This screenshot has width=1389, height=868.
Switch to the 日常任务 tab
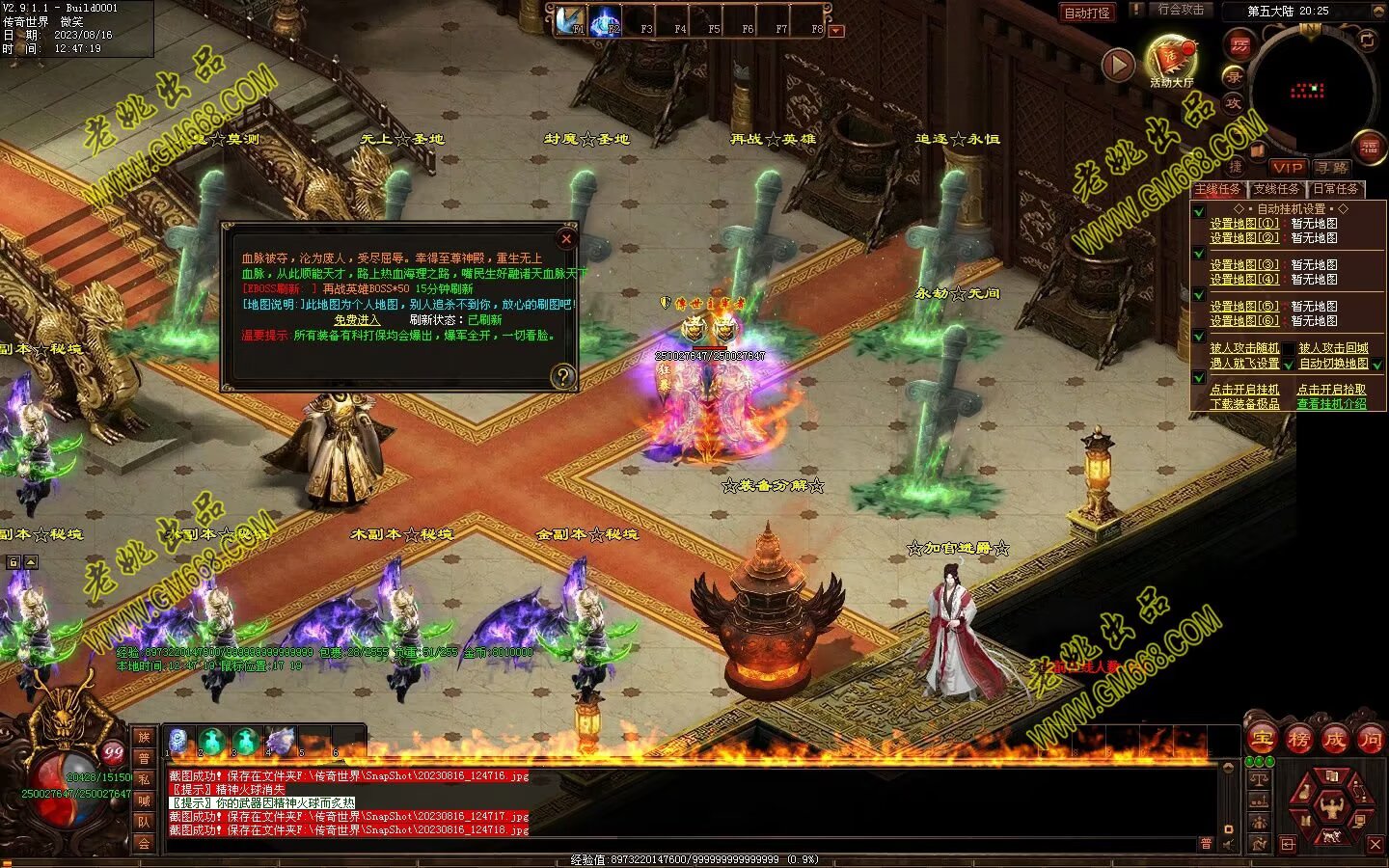click(x=1335, y=189)
